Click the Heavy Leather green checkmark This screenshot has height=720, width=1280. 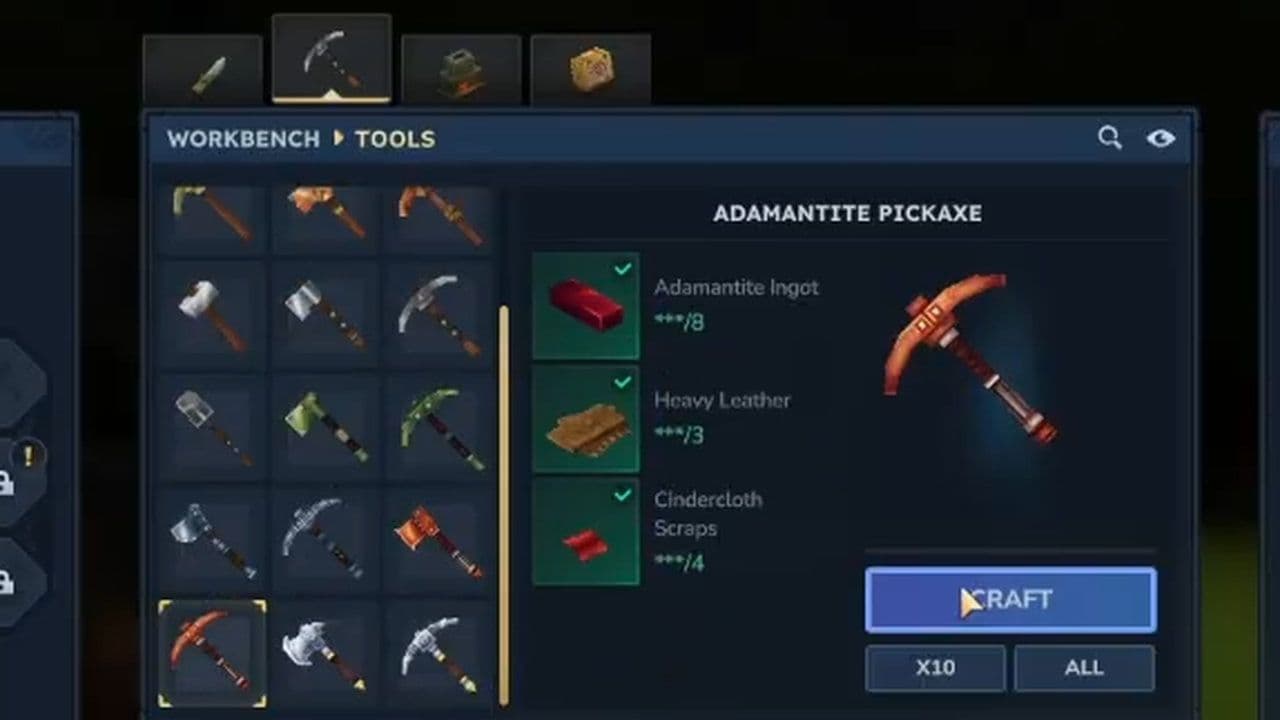(622, 381)
